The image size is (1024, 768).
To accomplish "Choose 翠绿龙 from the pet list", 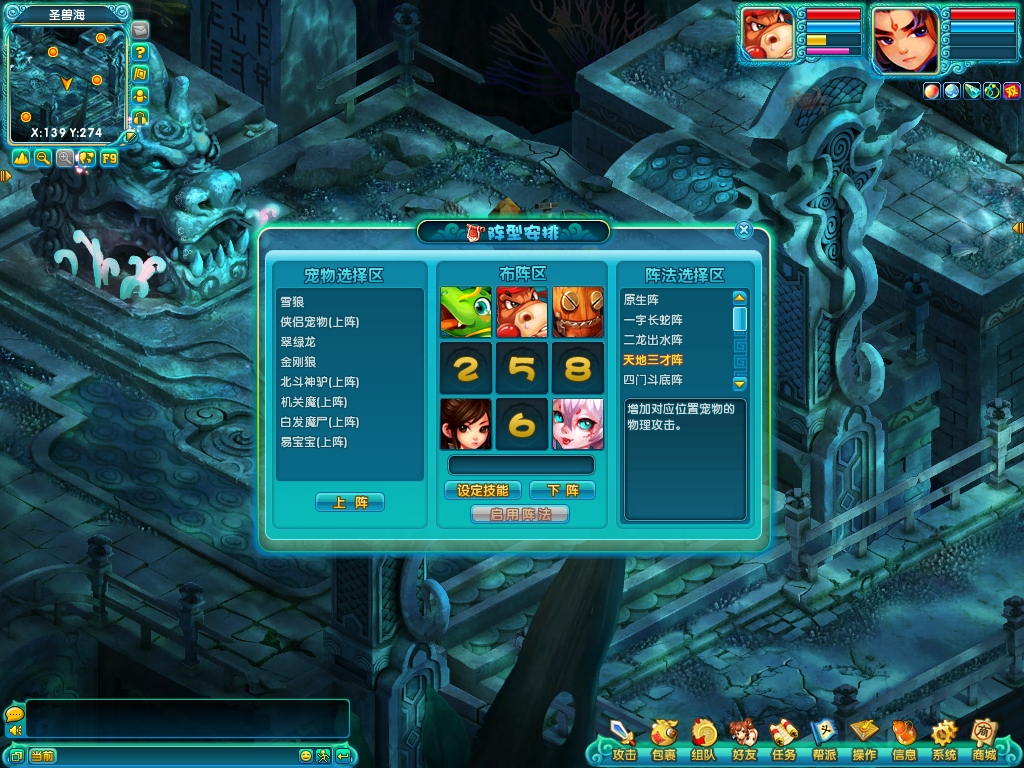I will (x=299, y=341).
